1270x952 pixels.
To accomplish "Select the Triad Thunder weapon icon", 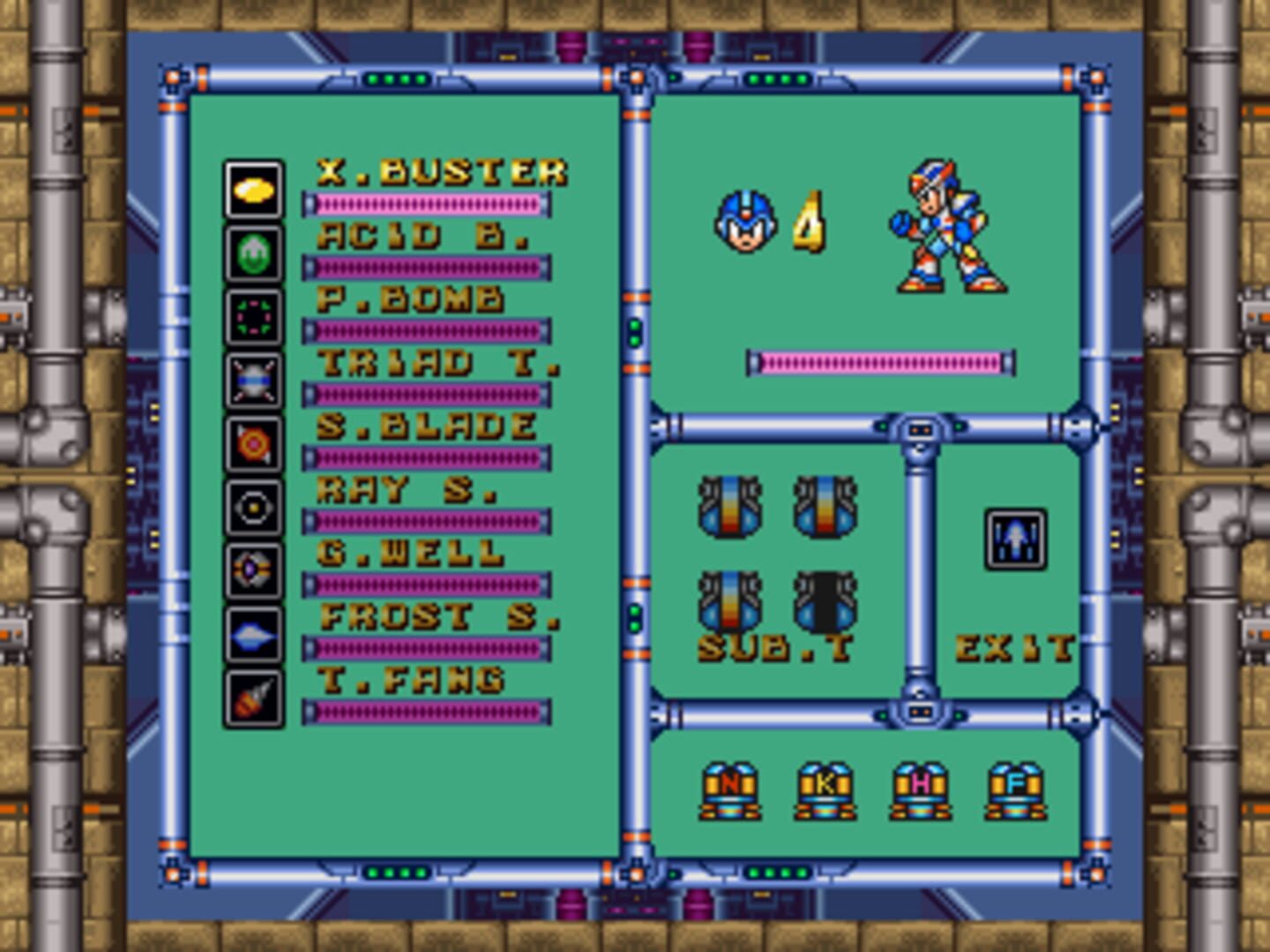I will pyautogui.click(x=253, y=375).
